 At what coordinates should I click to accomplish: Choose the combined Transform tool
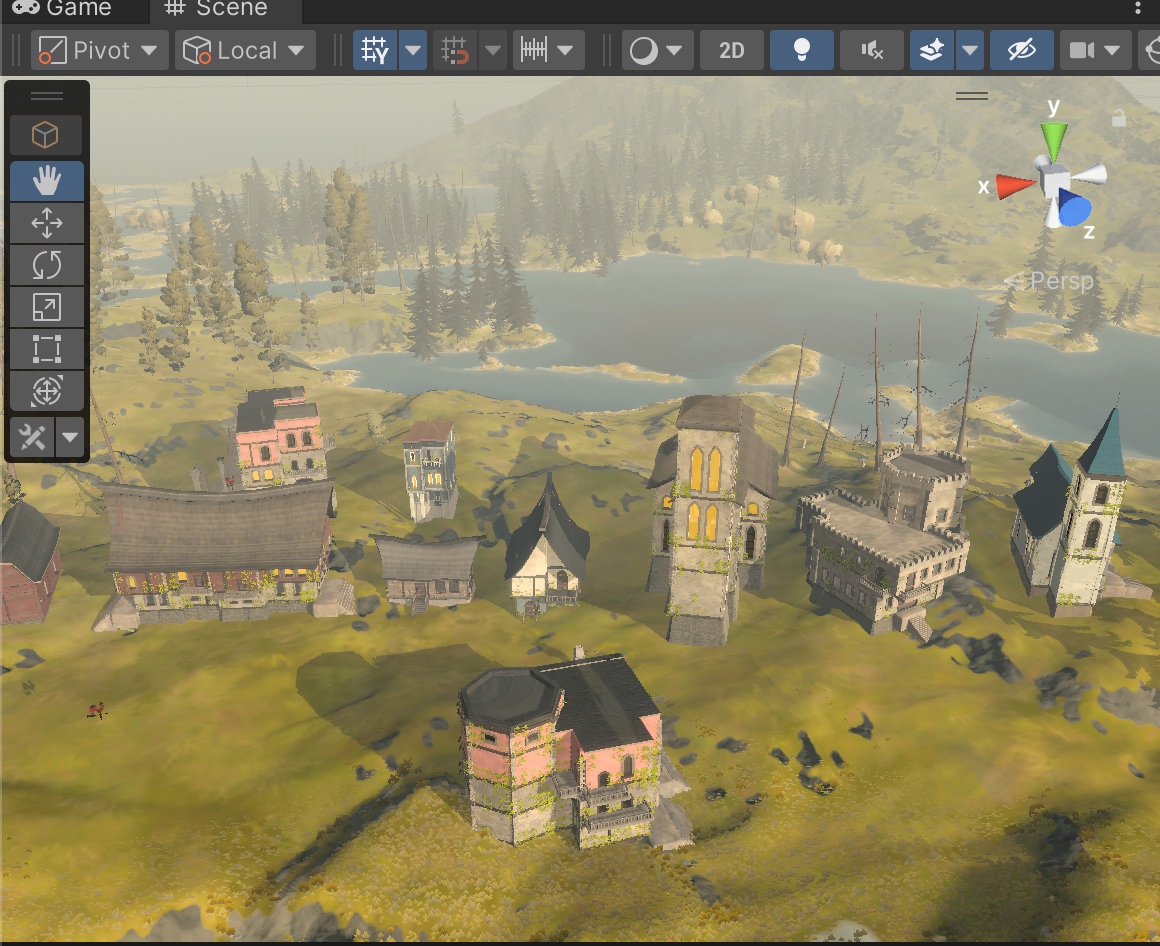[47, 391]
